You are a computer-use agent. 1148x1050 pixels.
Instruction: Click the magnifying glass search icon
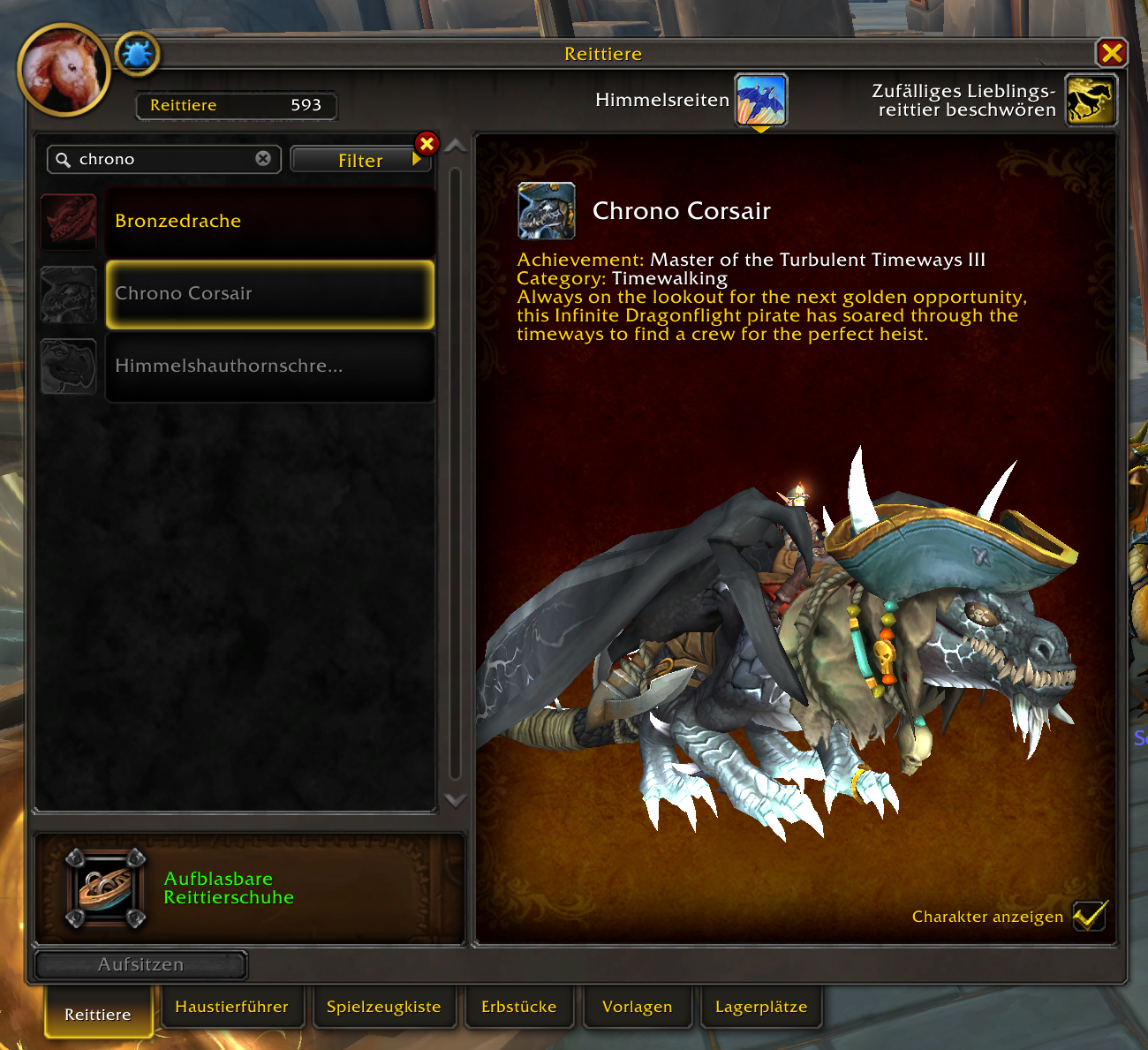tap(62, 159)
